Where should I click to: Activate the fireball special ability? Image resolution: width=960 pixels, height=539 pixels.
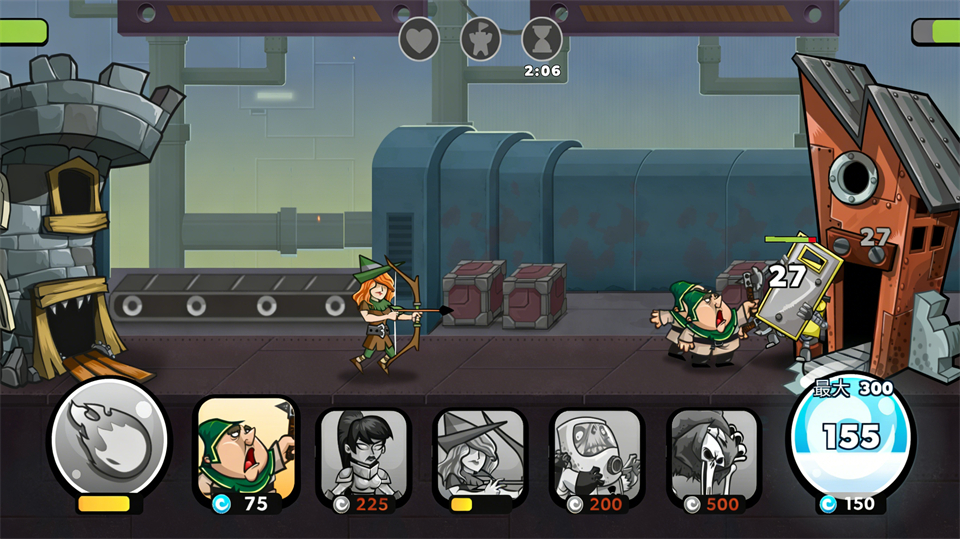point(109,436)
